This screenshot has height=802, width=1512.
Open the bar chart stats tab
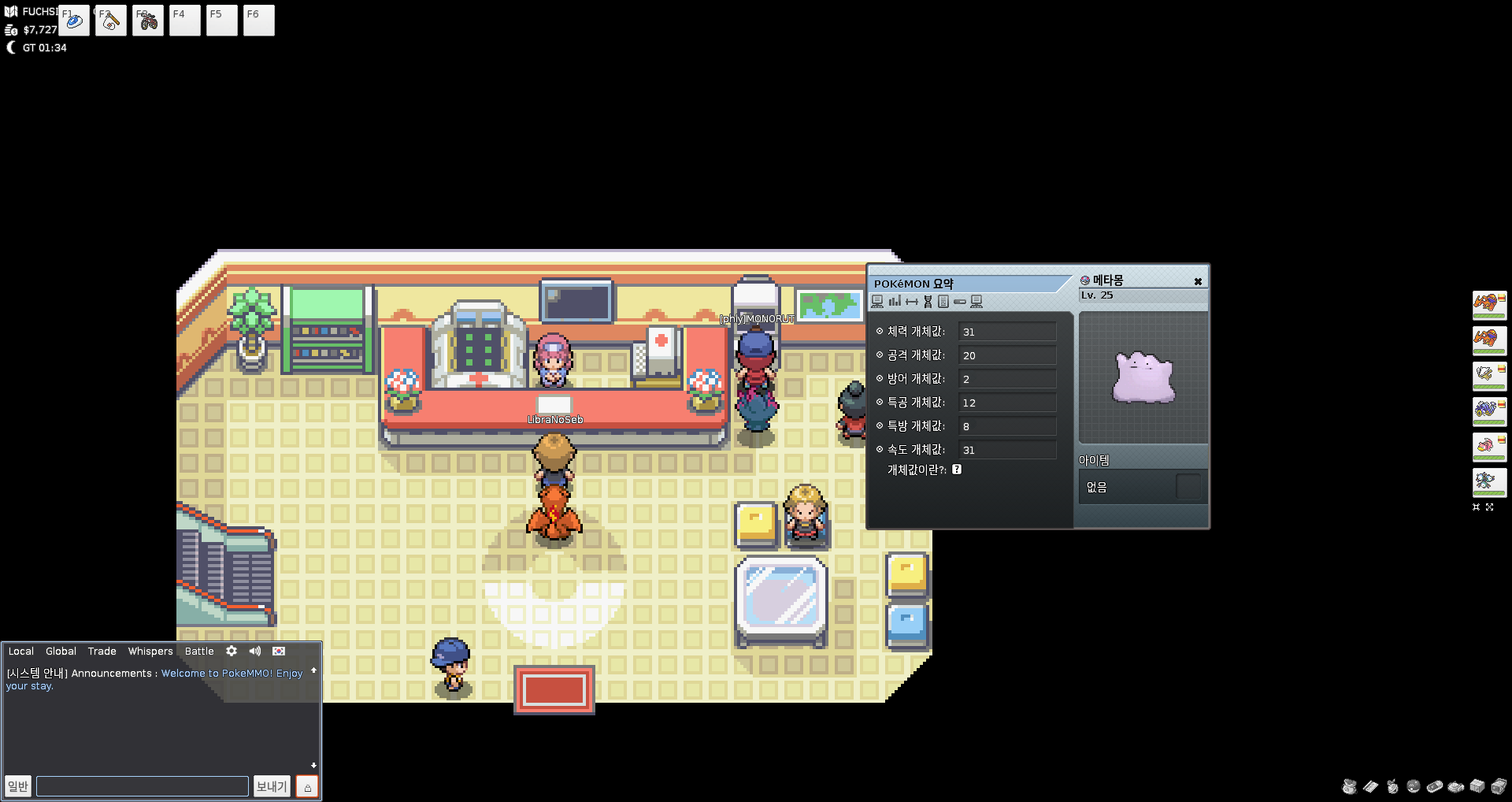coord(895,302)
